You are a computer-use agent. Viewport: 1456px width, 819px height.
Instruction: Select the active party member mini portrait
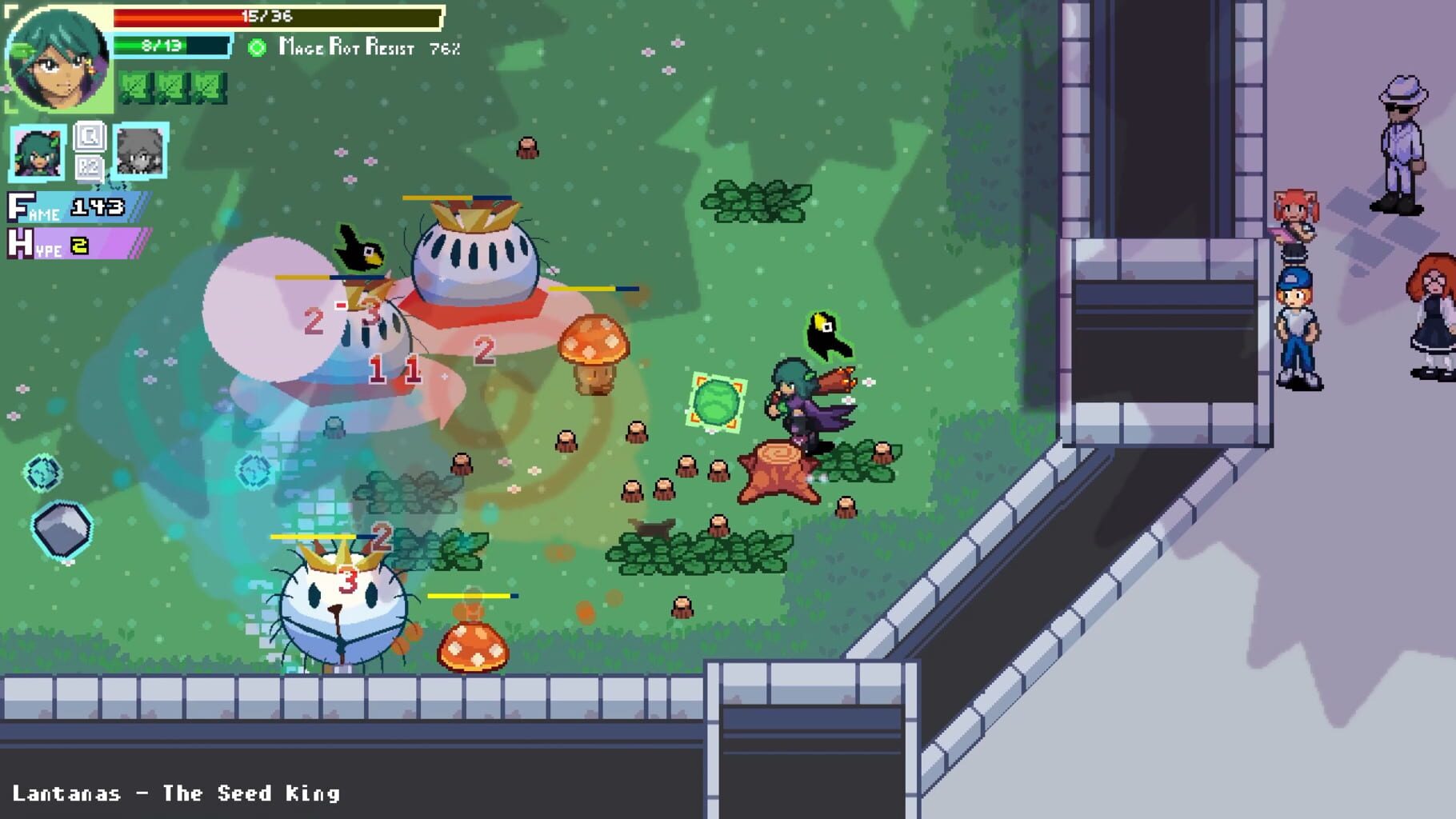pyautogui.click(x=38, y=153)
